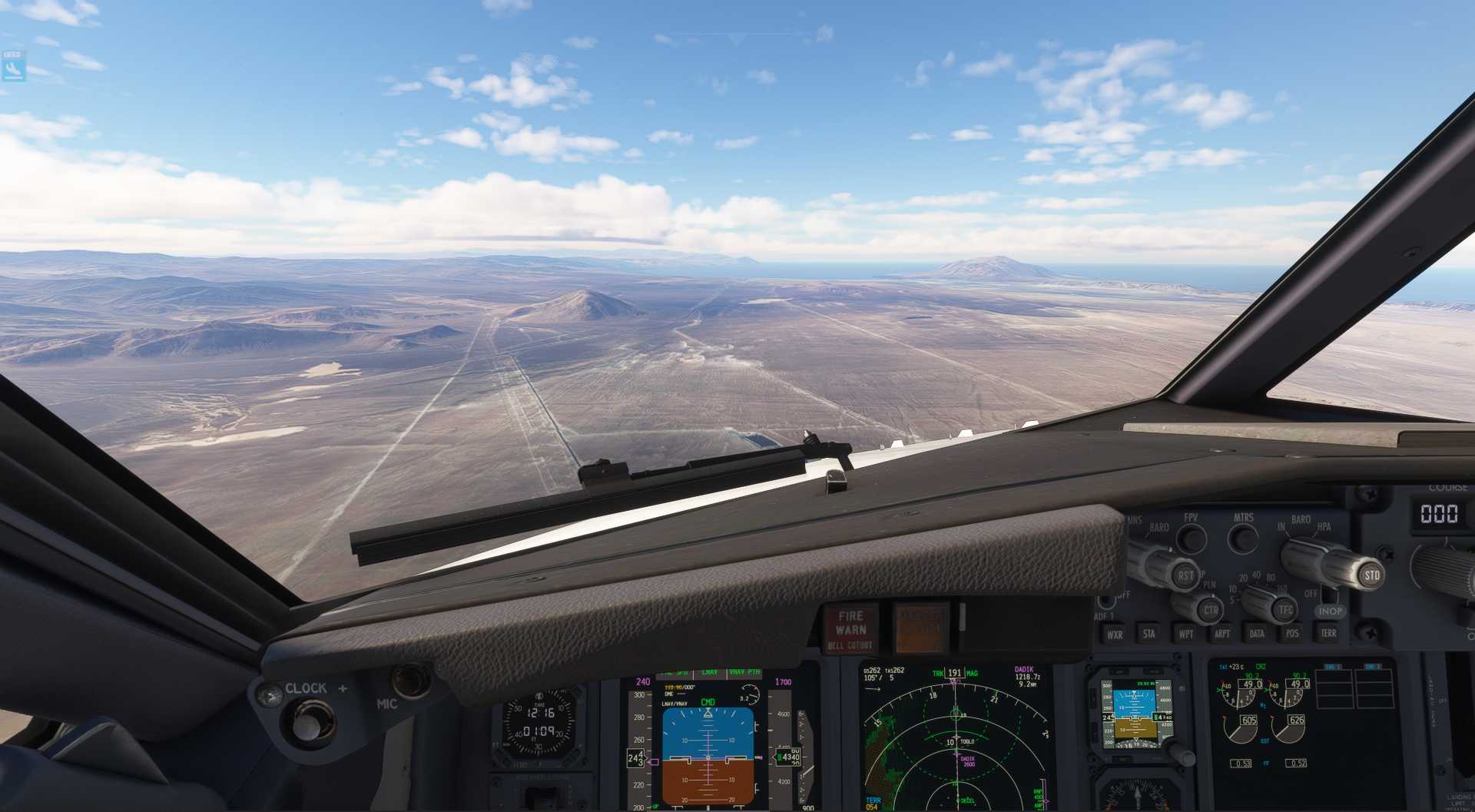Toggle WXR weather radar on the EFIS panel

click(1115, 635)
